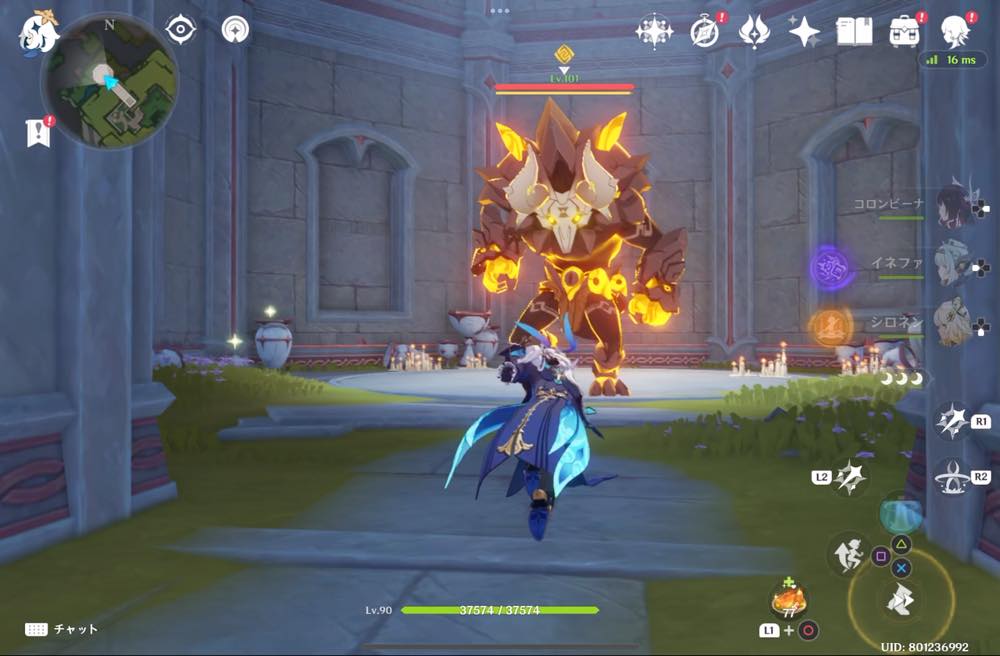Open the winged battle pass icon

pos(754,32)
